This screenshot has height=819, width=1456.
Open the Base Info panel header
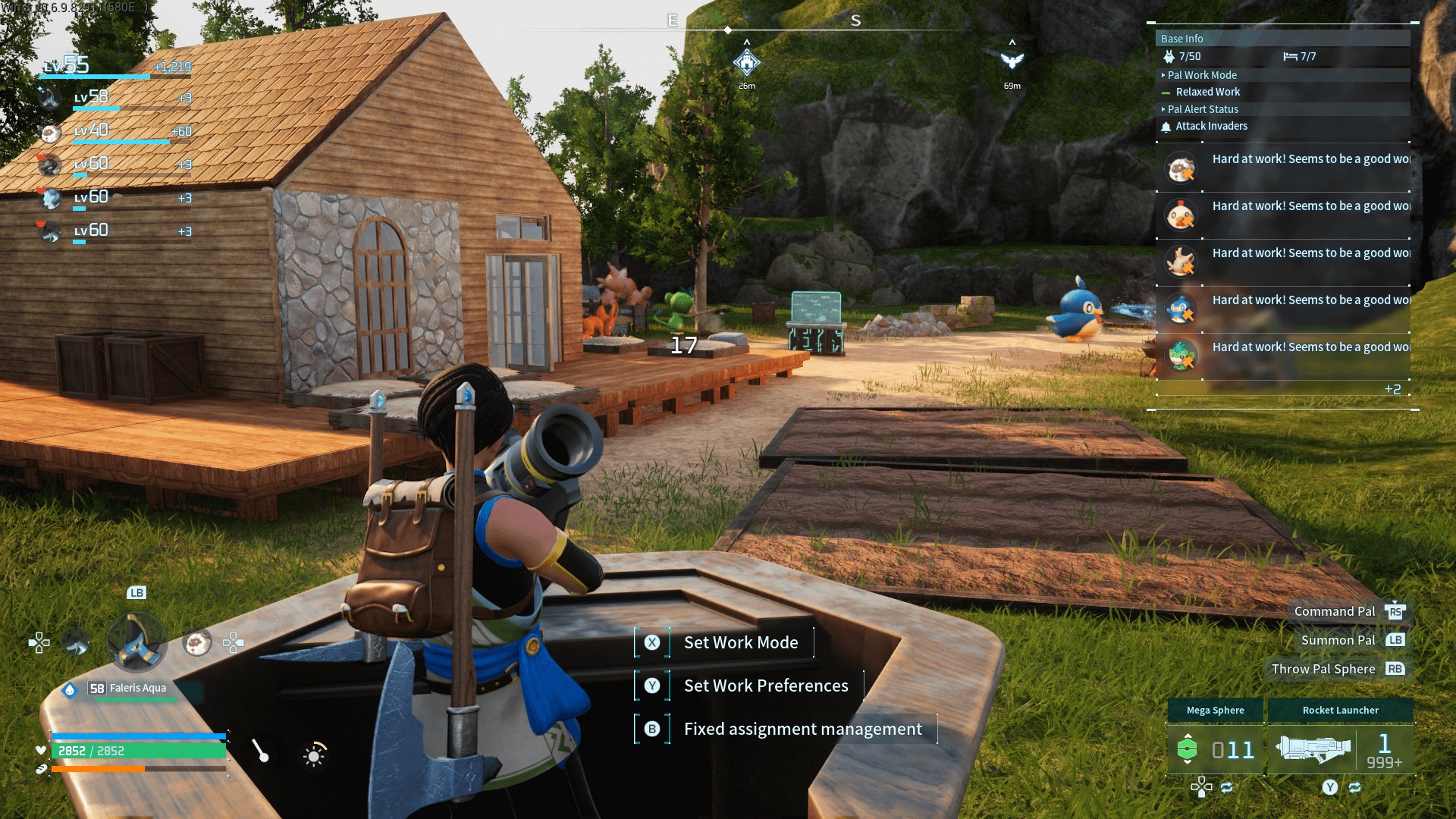click(1282, 39)
